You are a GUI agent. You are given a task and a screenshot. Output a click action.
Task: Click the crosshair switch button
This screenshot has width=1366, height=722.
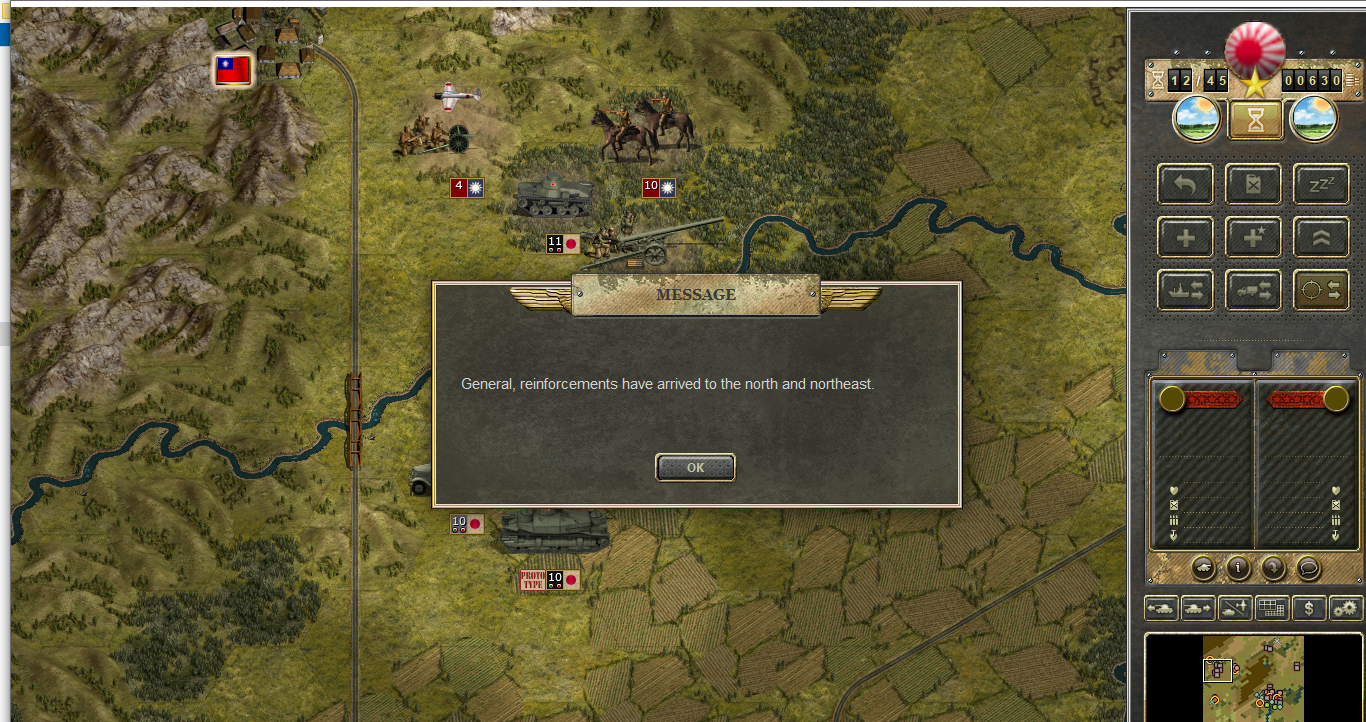click(1321, 290)
